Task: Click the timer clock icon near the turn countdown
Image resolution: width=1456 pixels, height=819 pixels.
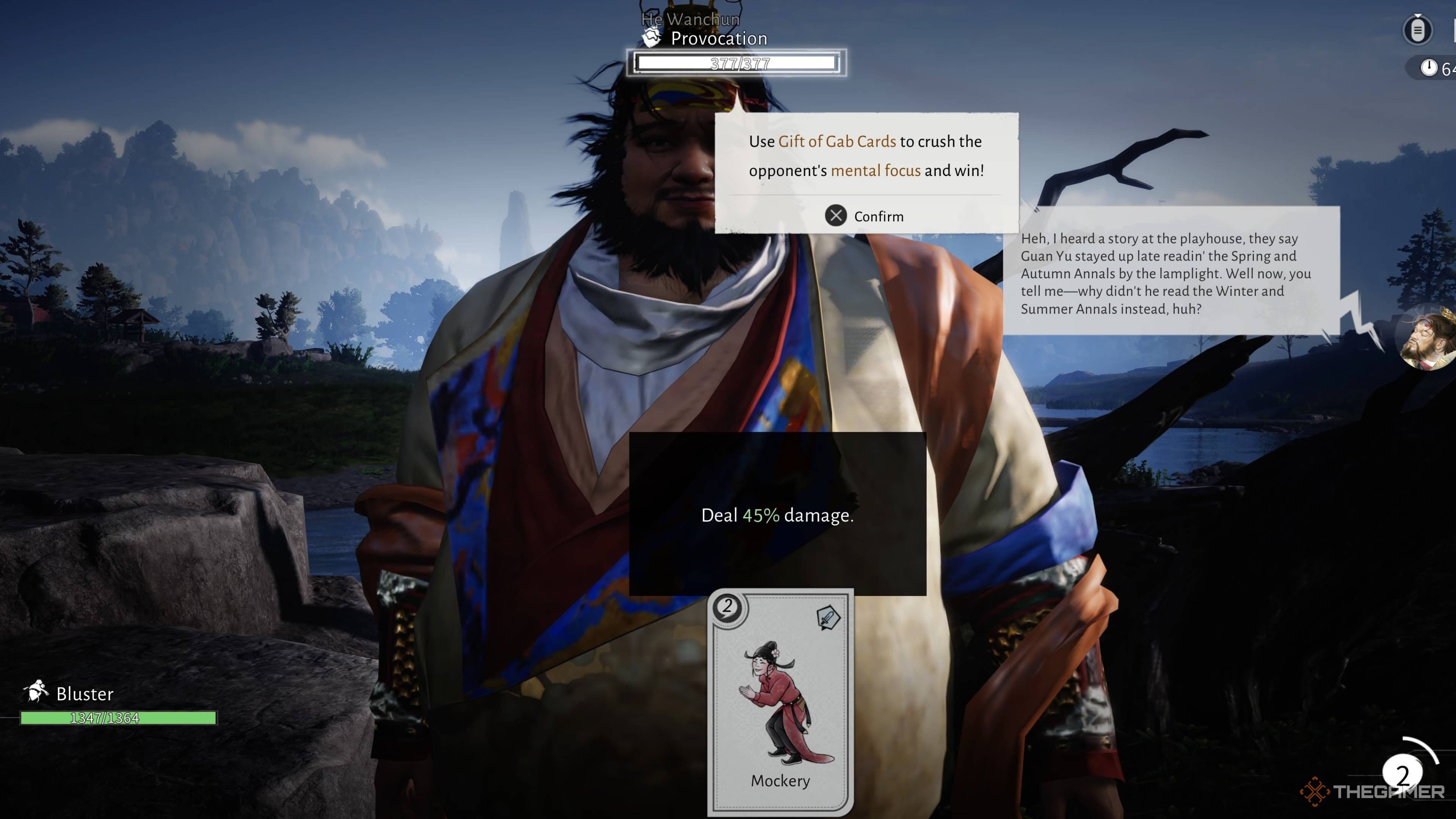Action: point(1429,68)
